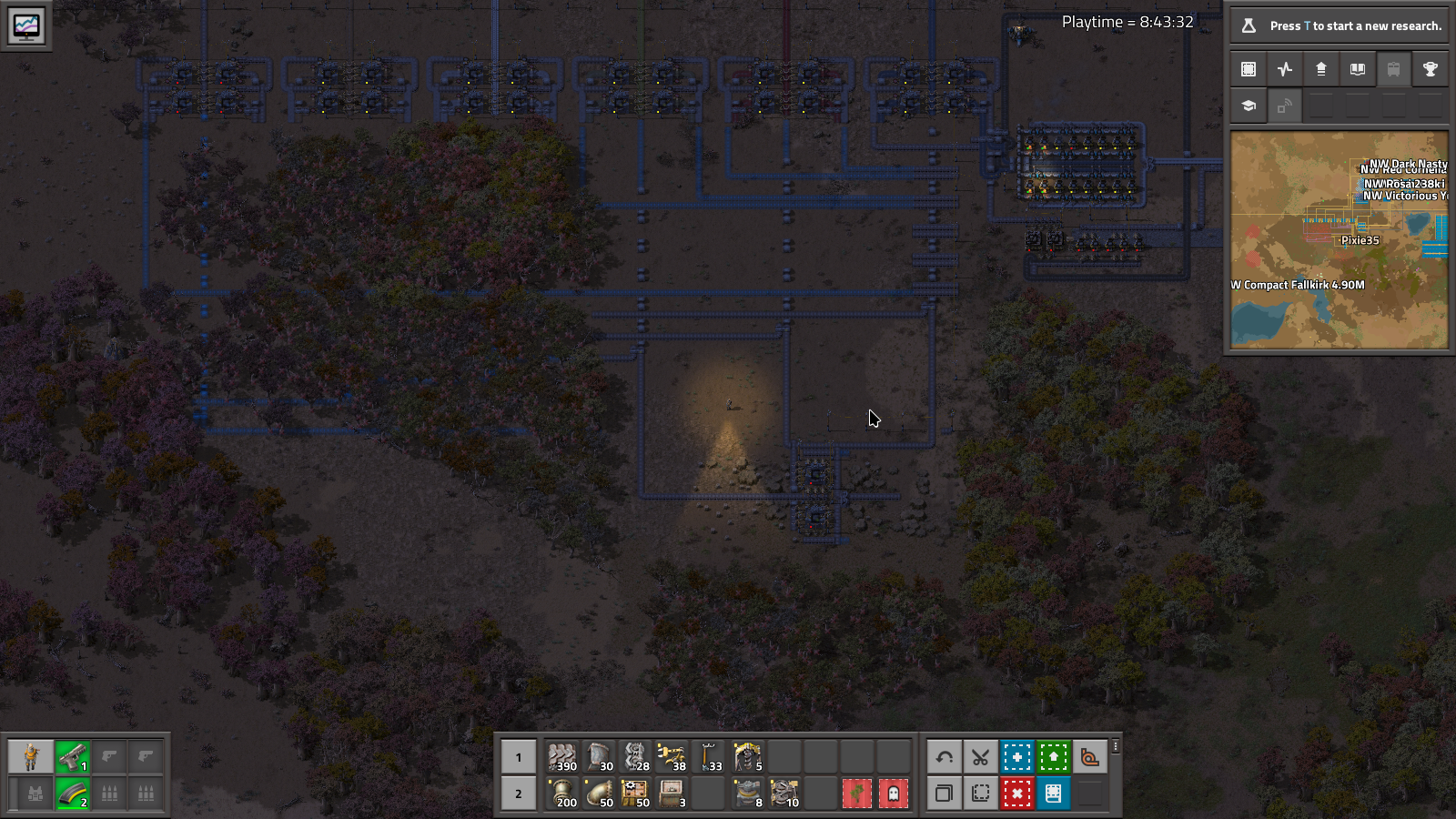Image resolution: width=1456 pixels, height=819 pixels.
Task: Activate the scissors cut tool
Action: pos(980,757)
